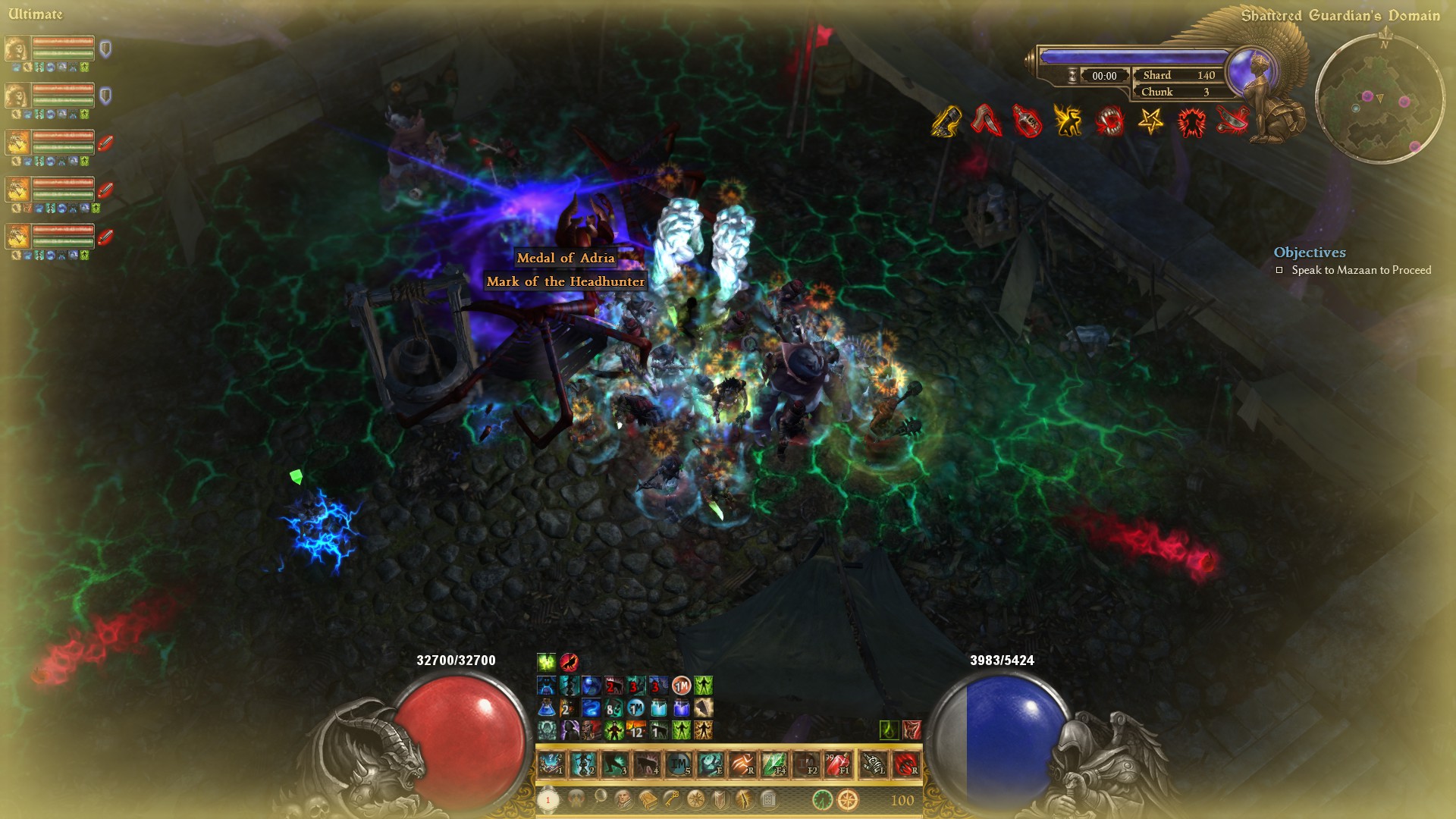1456x819 pixels.
Task: Open the shield banner button
Action: [720, 799]
